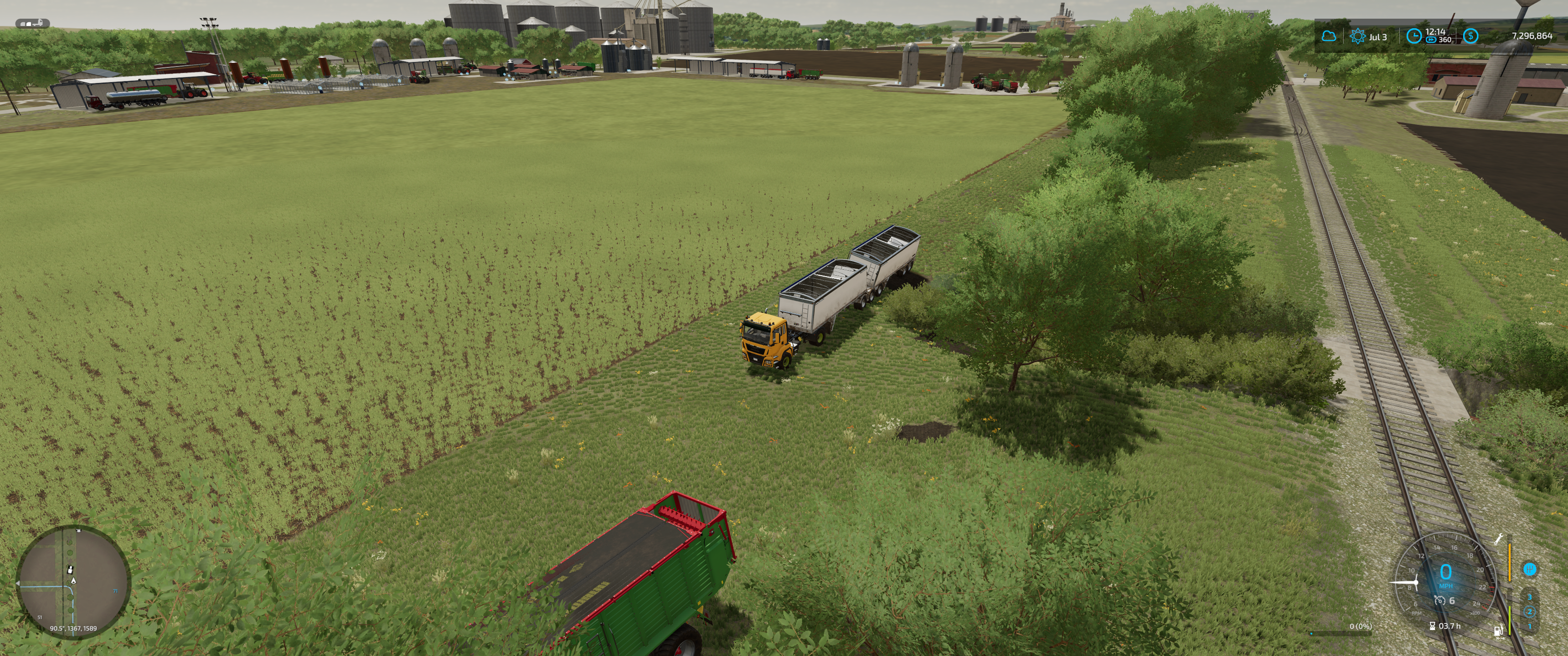Select gear group 3
This screenshot has height=656, width=1568.
(1530, 598)
